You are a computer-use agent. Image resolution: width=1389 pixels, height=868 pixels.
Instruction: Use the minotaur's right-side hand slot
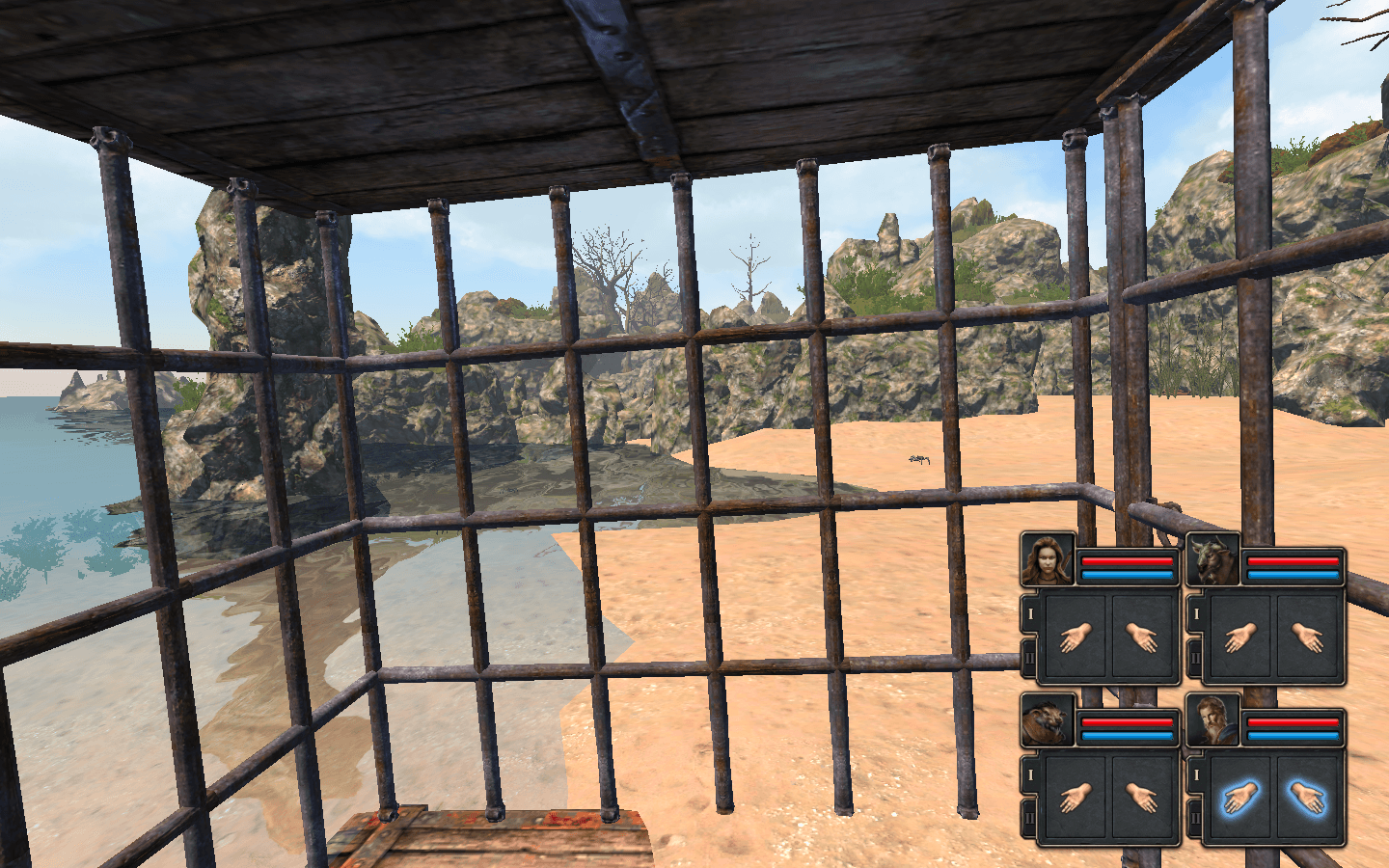(x=1308, y=637)
